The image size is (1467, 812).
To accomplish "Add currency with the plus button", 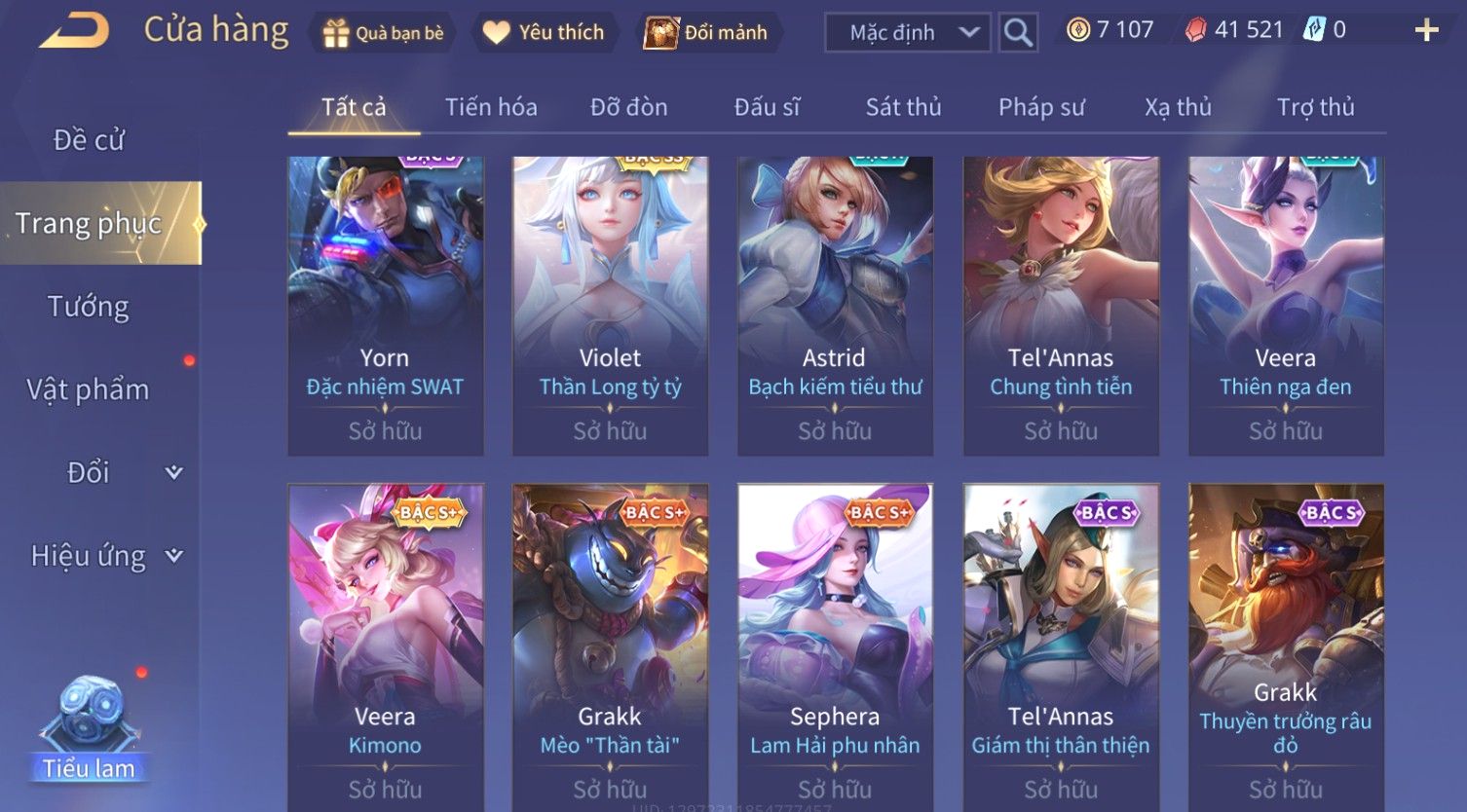I will (1426, 31).
